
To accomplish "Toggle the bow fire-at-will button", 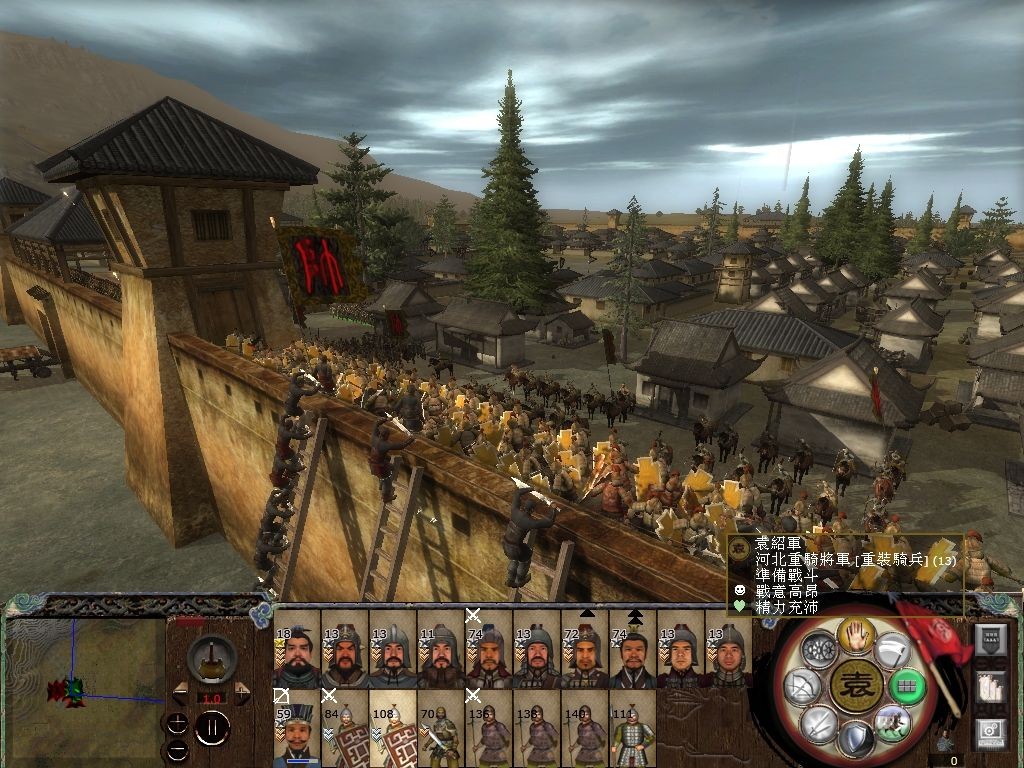I will click(802, 686).
